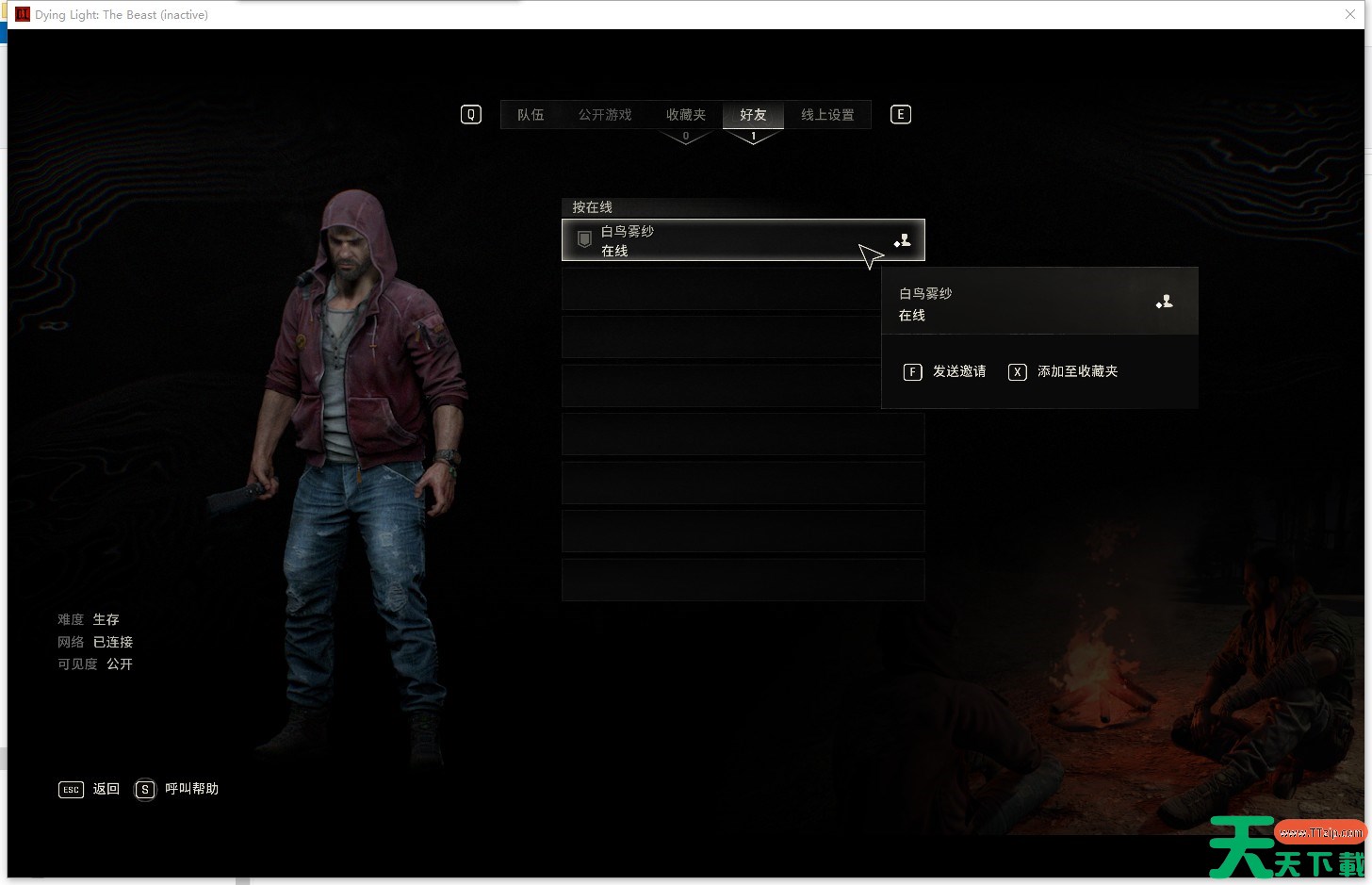Viewport: 1372px width, 885px height.
Task: Switch to the 队伍 tab
Action: tap(531, 115)
